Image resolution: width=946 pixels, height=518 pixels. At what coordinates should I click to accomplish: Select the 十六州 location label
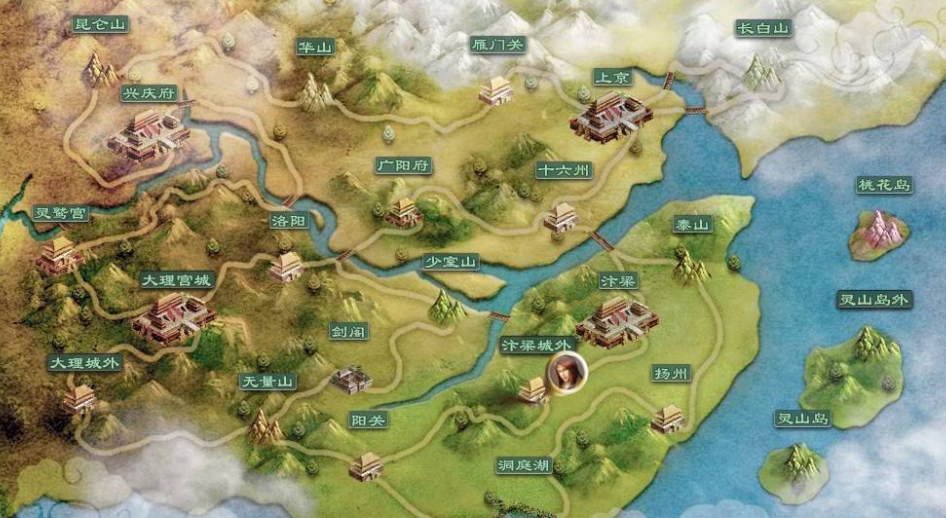[564, 170]
